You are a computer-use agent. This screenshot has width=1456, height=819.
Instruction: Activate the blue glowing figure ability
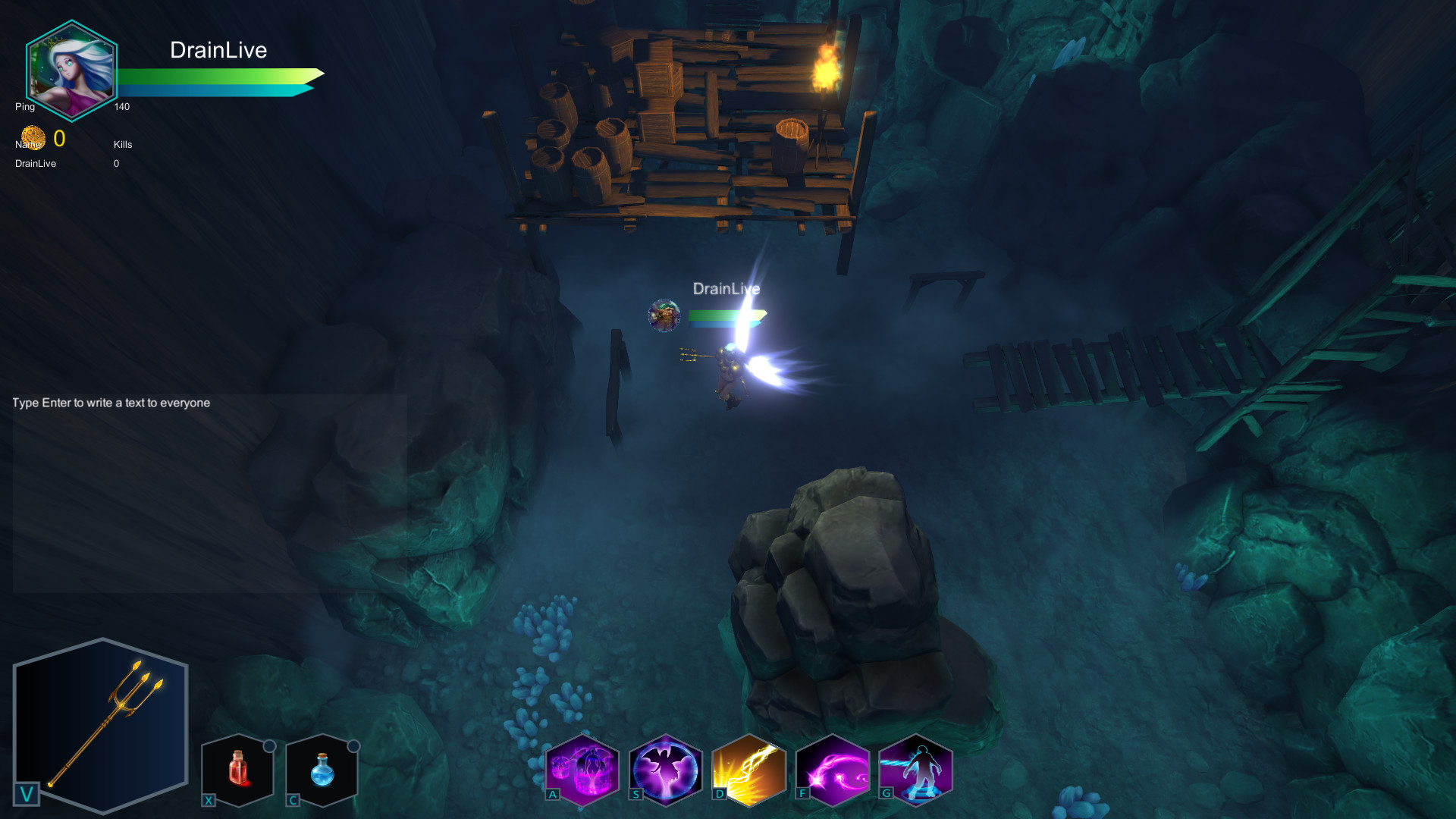pos(916,769)
